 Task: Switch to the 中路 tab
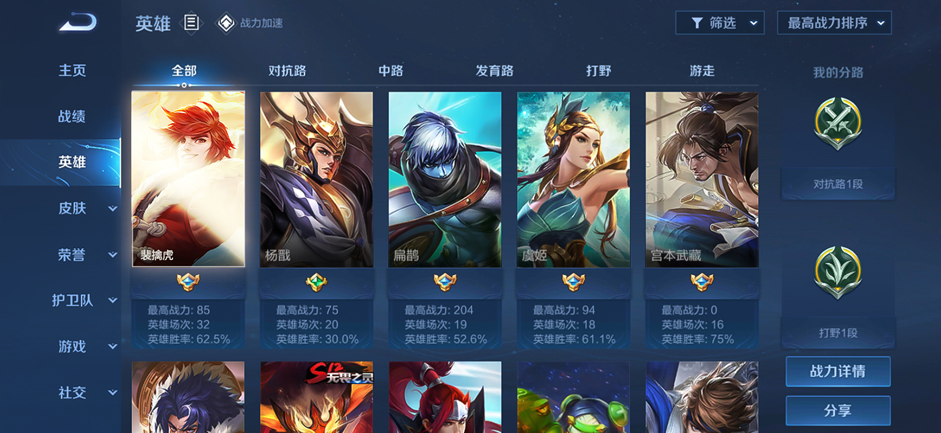390,71
